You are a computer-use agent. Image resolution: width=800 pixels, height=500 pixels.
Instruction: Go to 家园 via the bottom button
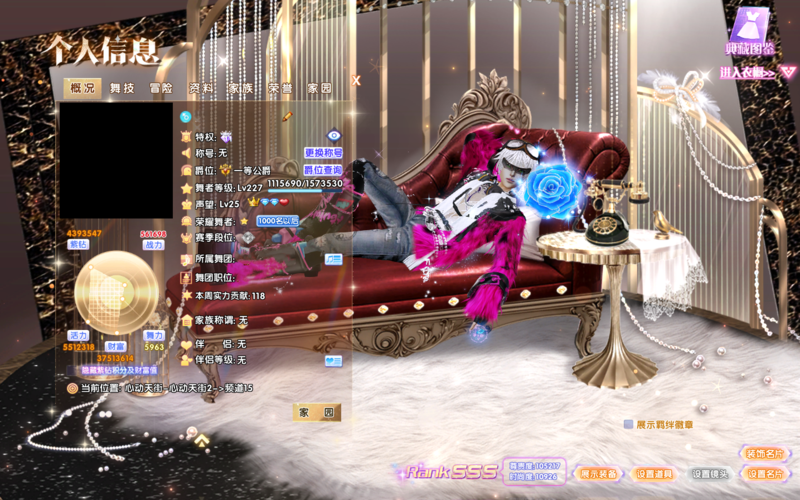tap(317, 412)
